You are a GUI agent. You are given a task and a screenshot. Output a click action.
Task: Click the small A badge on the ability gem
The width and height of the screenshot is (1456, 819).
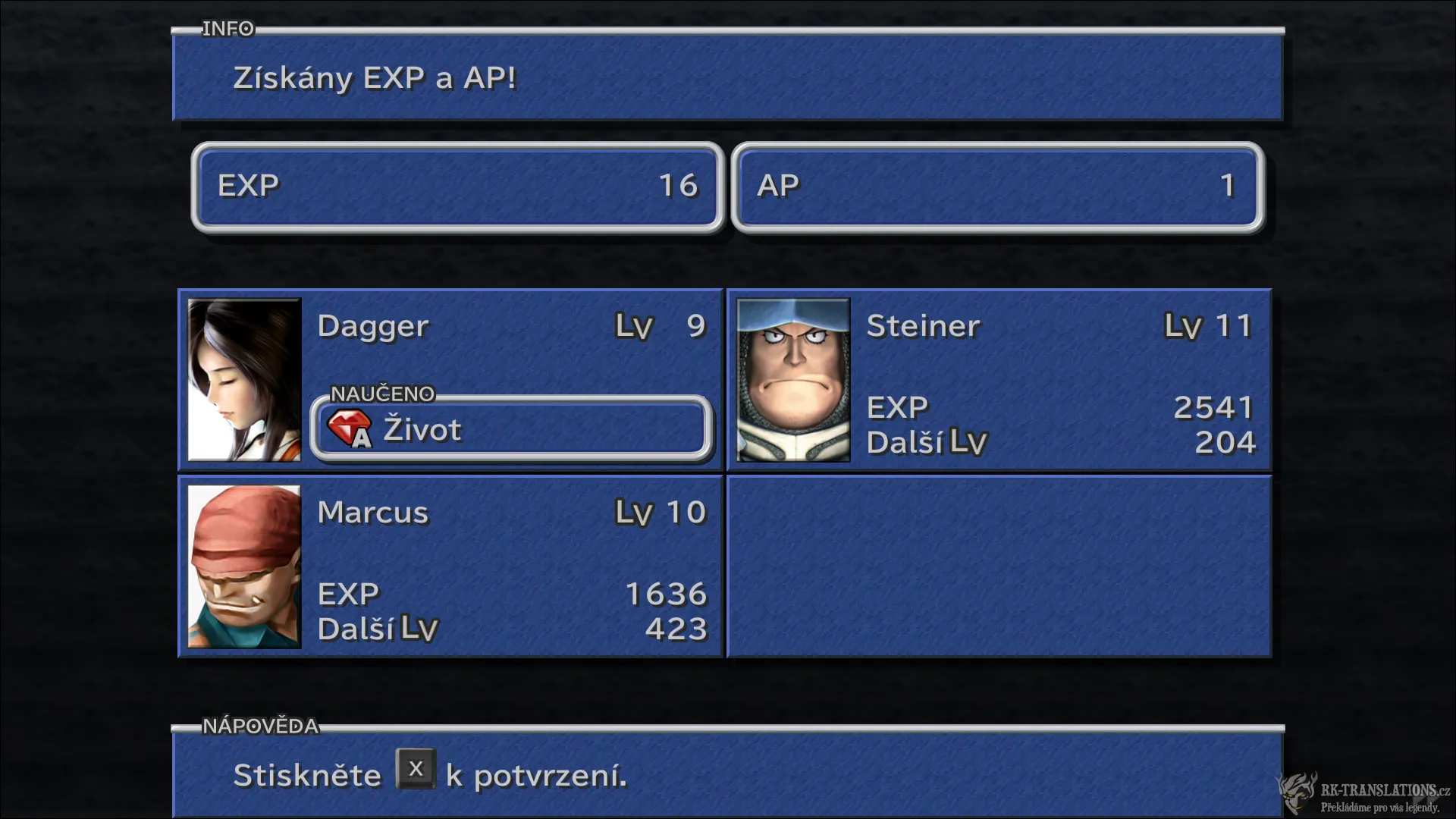point(361,438)
